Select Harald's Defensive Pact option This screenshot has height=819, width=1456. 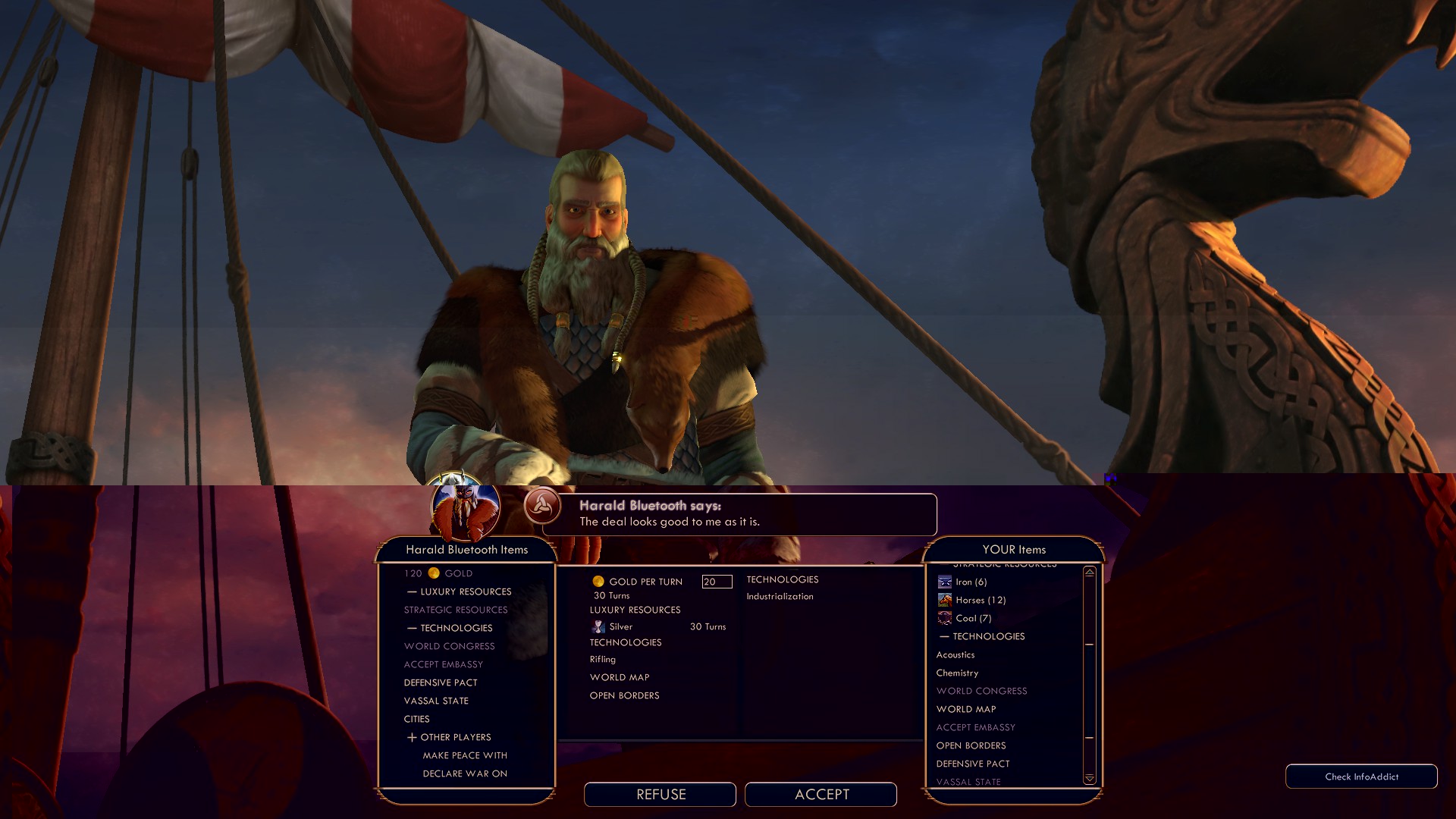point(441,682)
